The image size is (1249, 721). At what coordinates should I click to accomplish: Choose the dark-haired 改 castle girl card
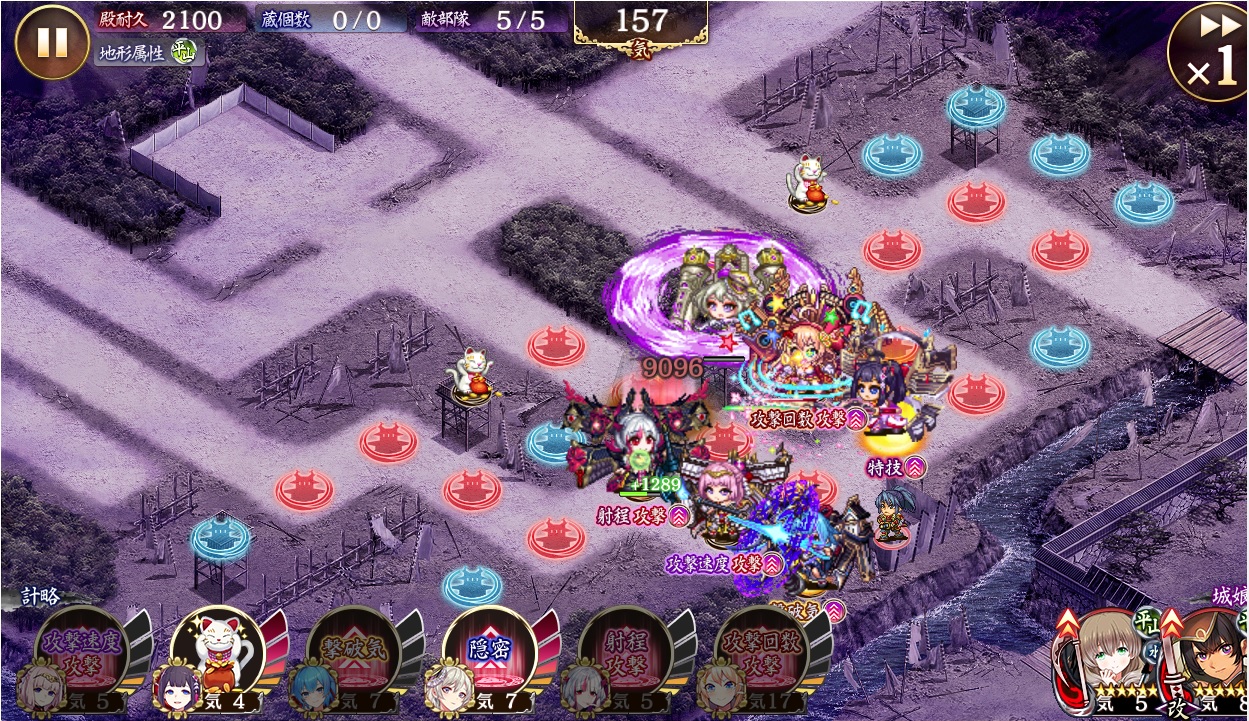[1210, 660]
